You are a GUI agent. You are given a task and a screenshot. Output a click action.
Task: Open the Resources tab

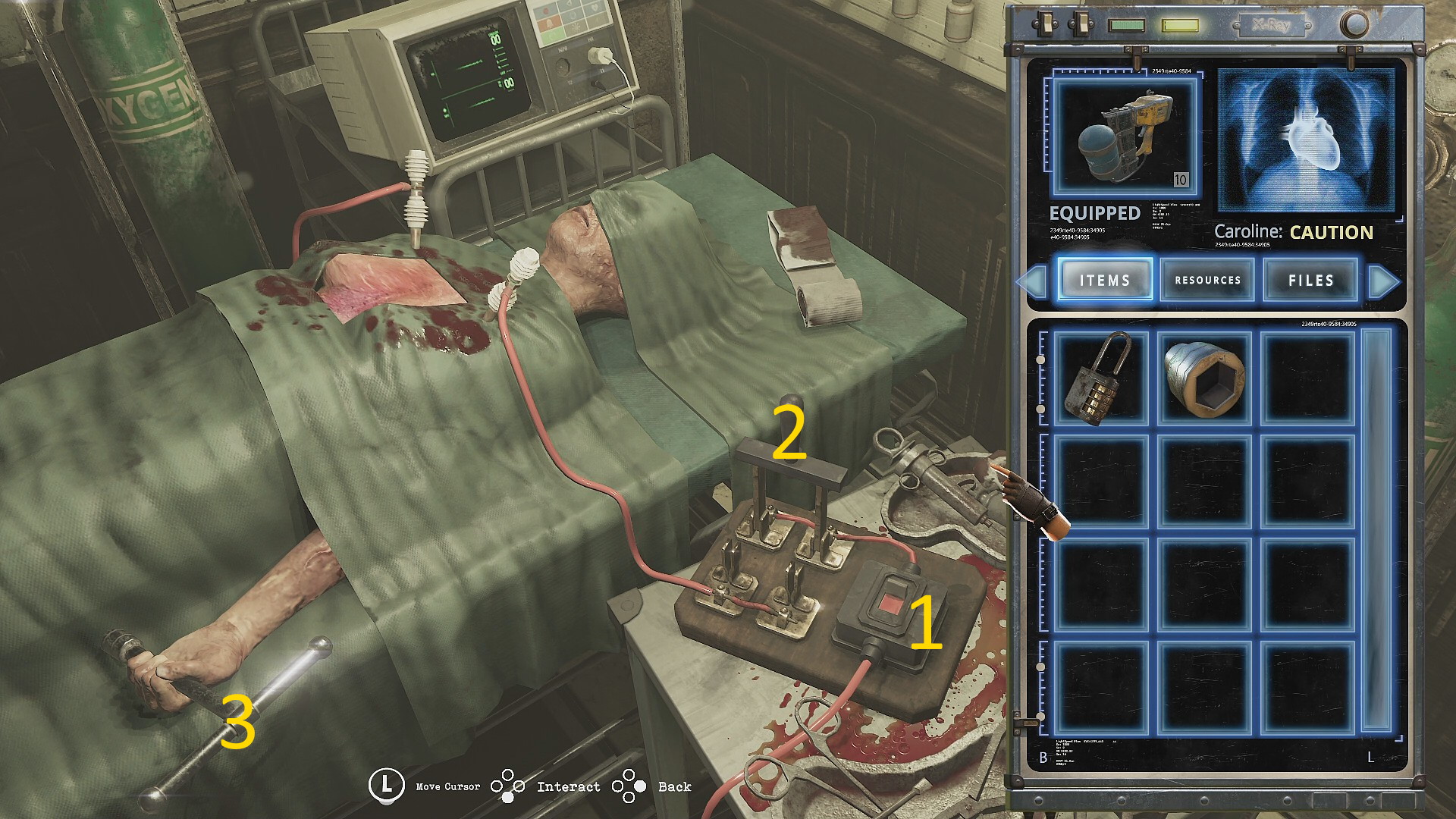[x=1207, y=280]
